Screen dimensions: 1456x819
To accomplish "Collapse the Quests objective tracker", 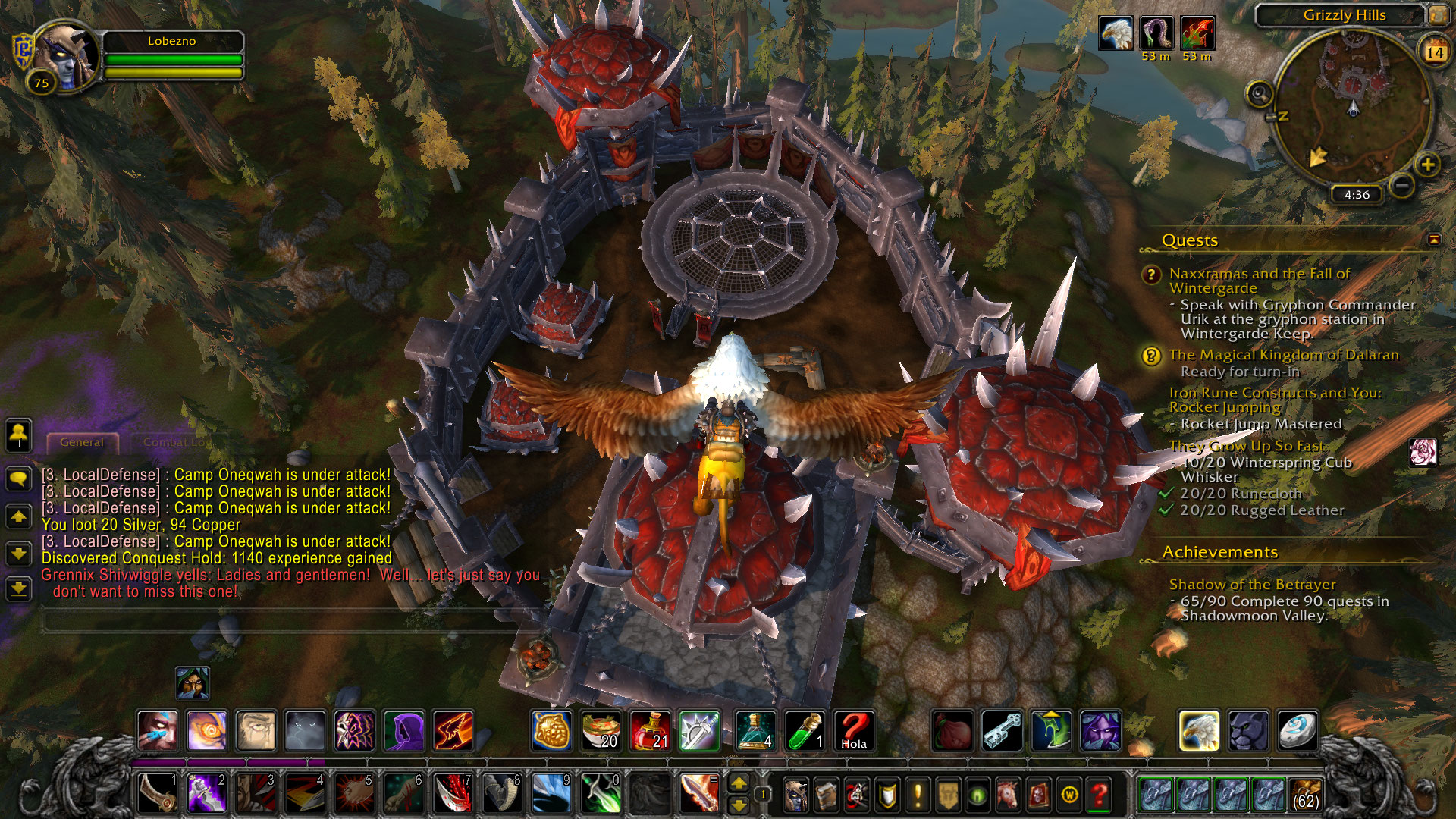I will pos(1433,240).
